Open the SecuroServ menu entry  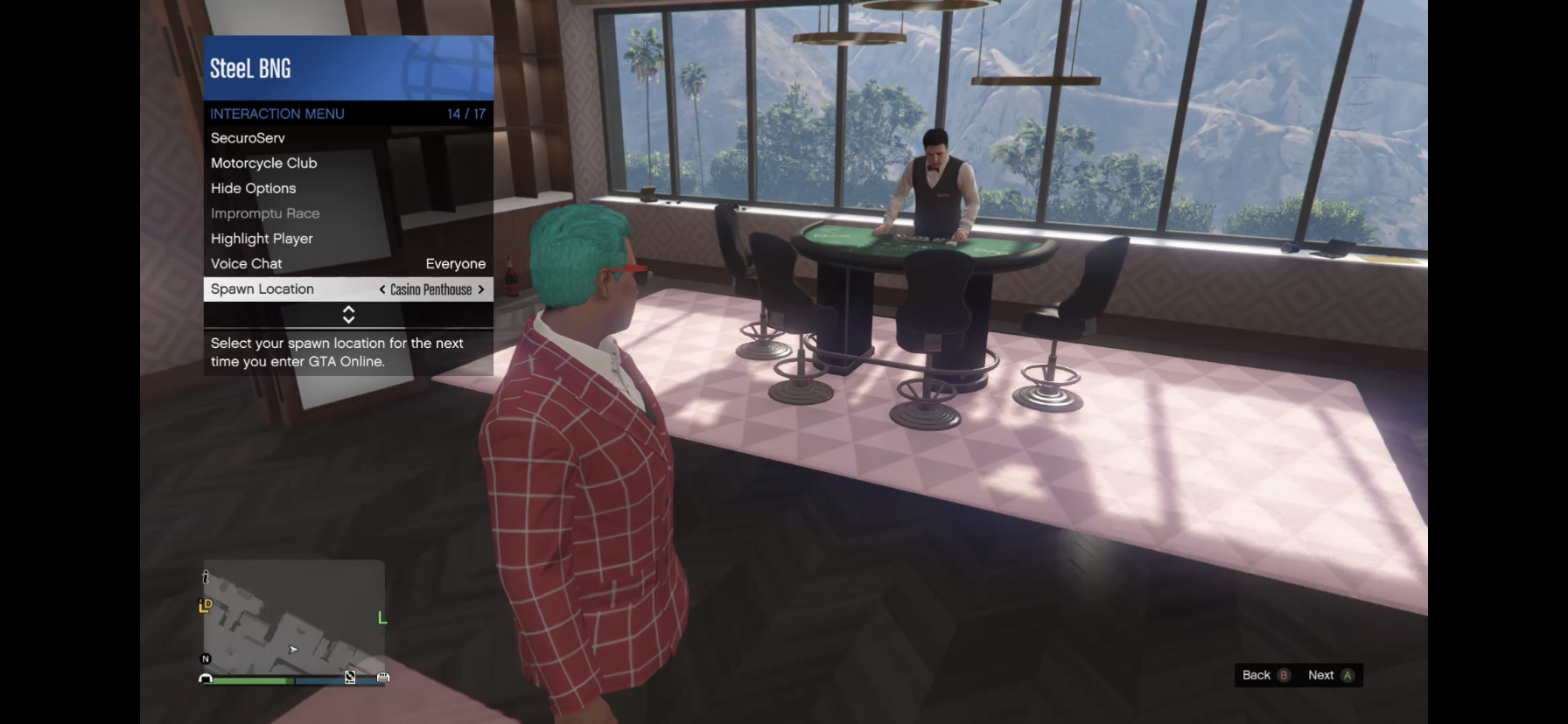coord(248,137)
